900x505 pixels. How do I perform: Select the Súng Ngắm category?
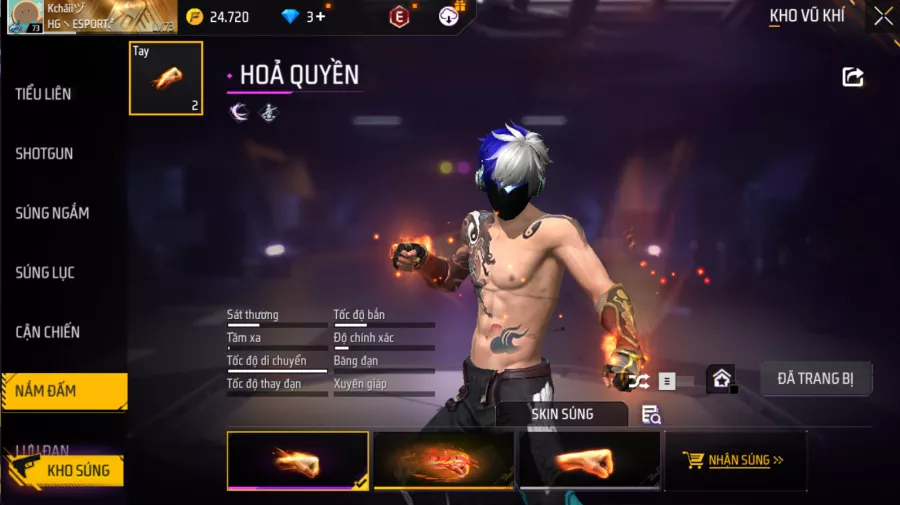point(52,213)
